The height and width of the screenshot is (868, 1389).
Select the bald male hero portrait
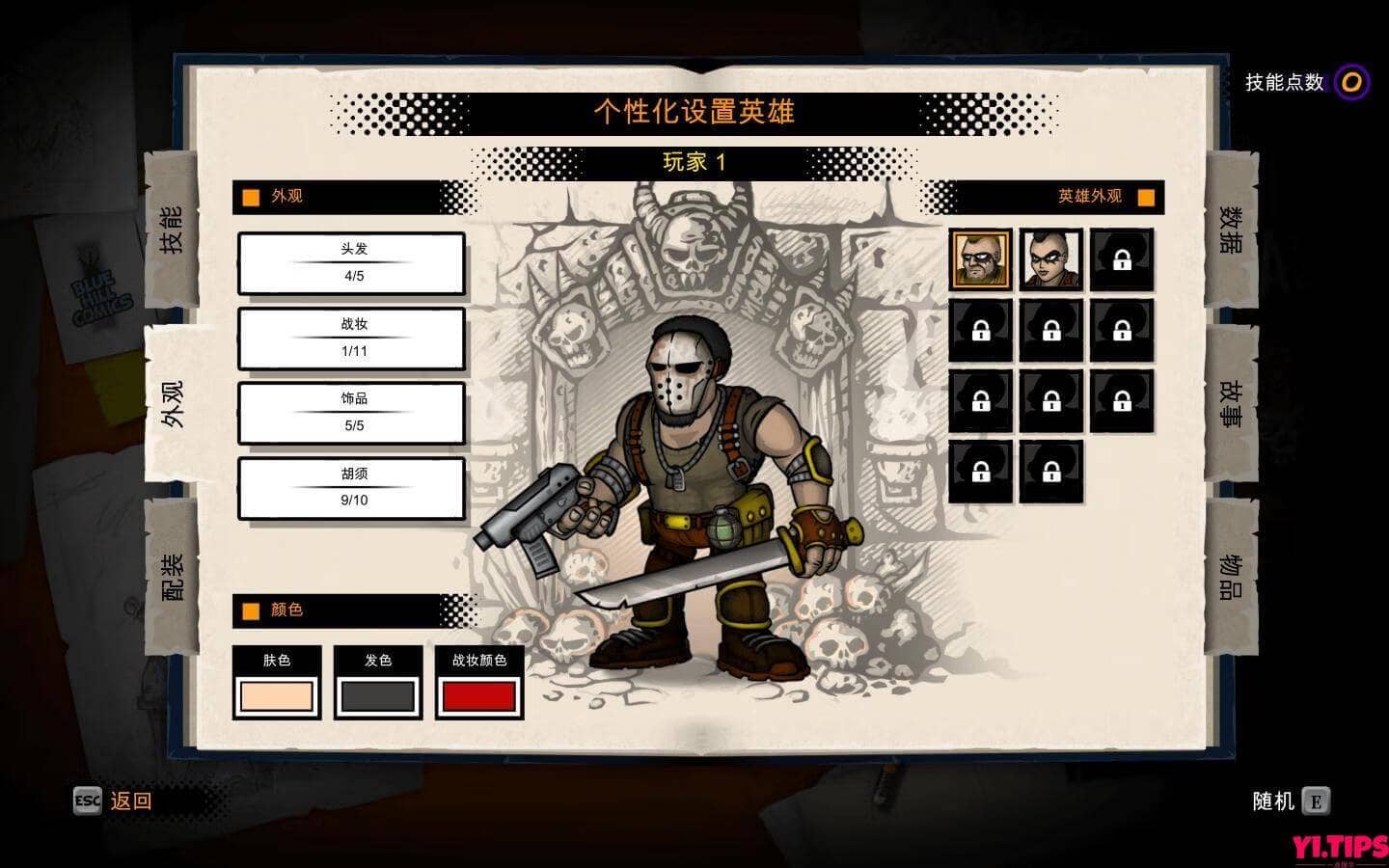point(980,260)
